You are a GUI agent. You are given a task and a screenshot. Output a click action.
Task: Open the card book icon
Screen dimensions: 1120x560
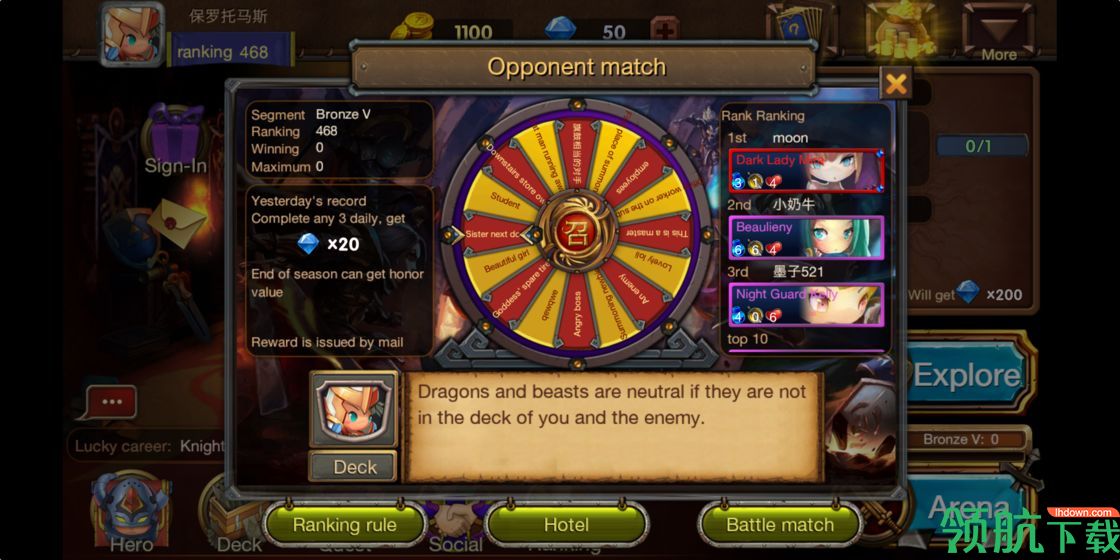[x=800, y=30]
